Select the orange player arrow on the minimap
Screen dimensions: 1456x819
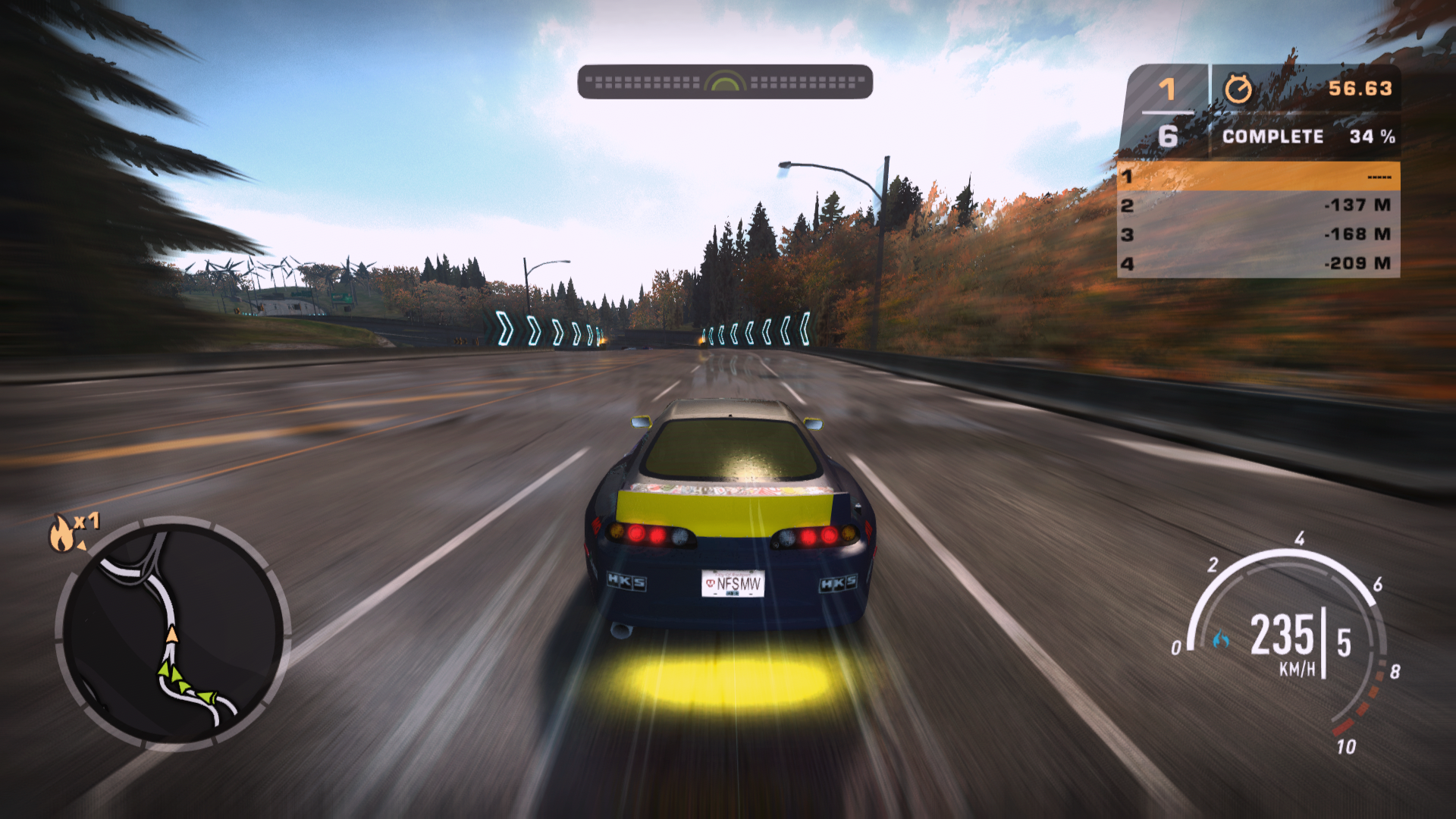coord(172,633)
